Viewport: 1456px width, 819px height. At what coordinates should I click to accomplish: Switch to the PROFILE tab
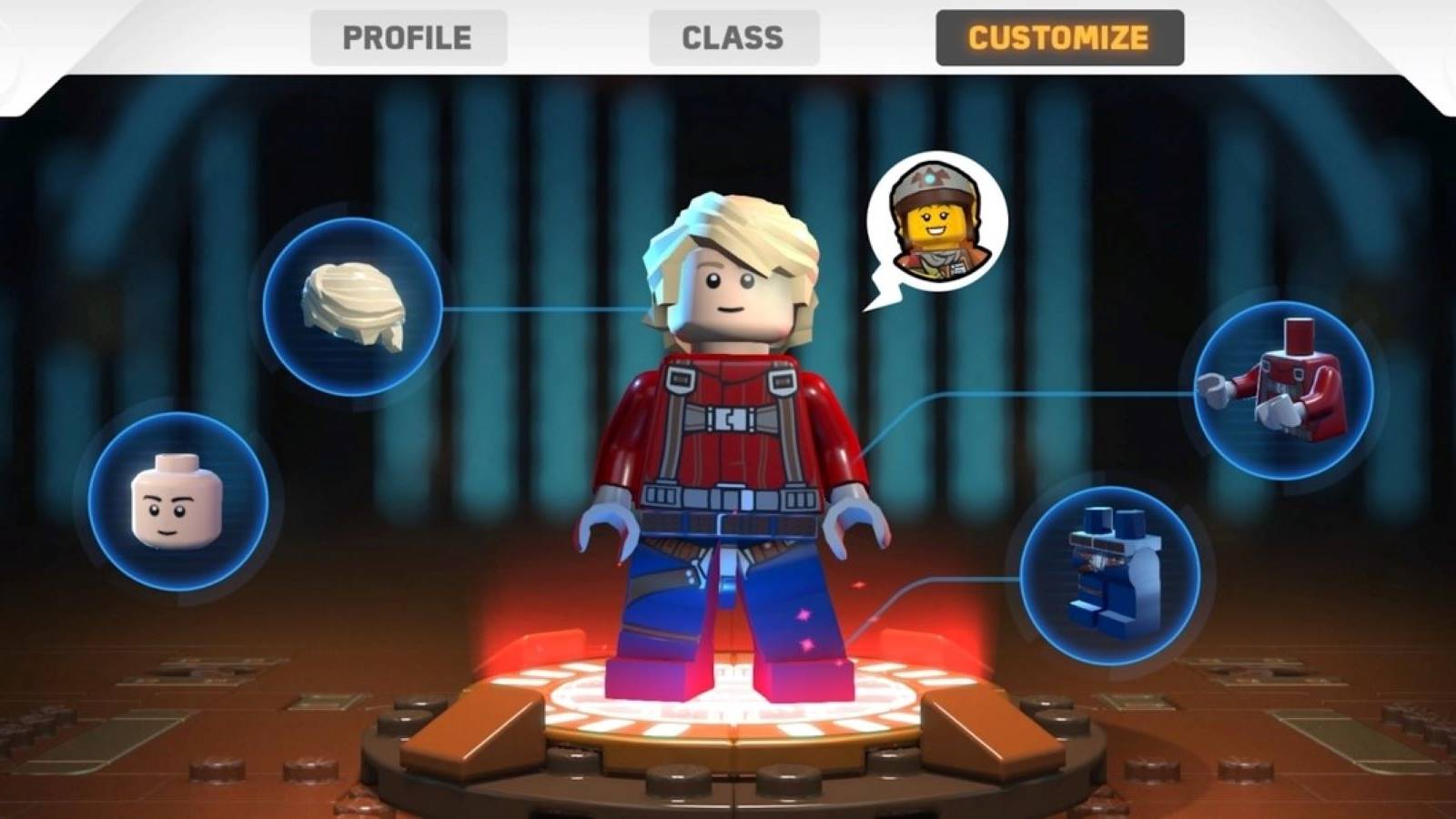tap(407, 37)
